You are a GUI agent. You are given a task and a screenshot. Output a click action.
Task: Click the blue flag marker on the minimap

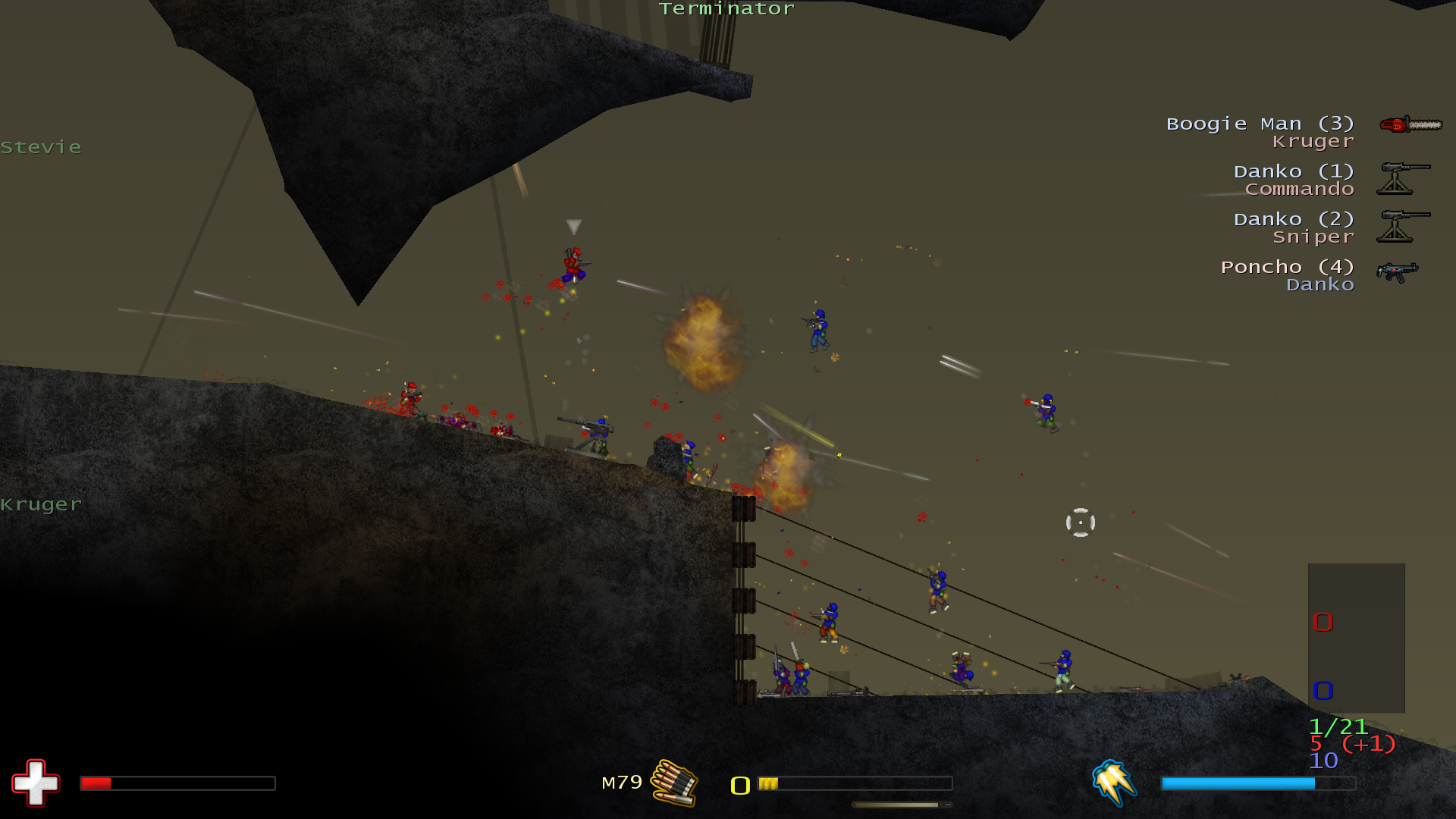tap(1323, 690)
